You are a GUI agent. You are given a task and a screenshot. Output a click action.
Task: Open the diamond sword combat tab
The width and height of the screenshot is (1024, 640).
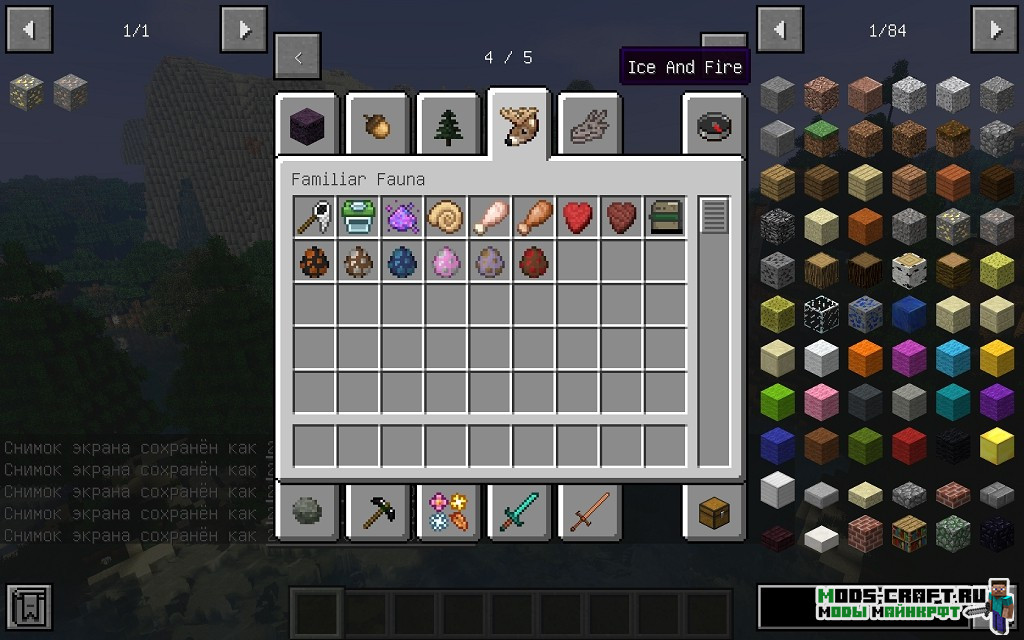(x=518, y=513)
